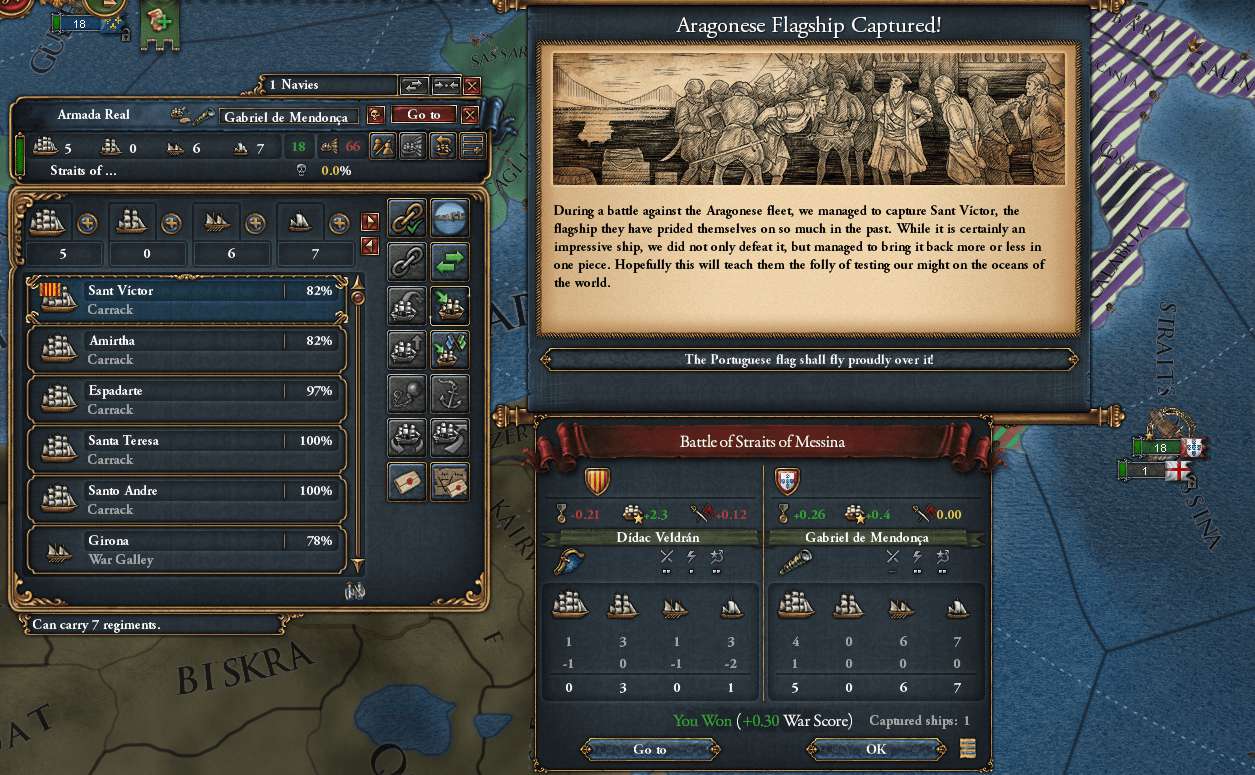Click the Aragonese shield in battle results
1255x775 pixels.
coord(596,482)
